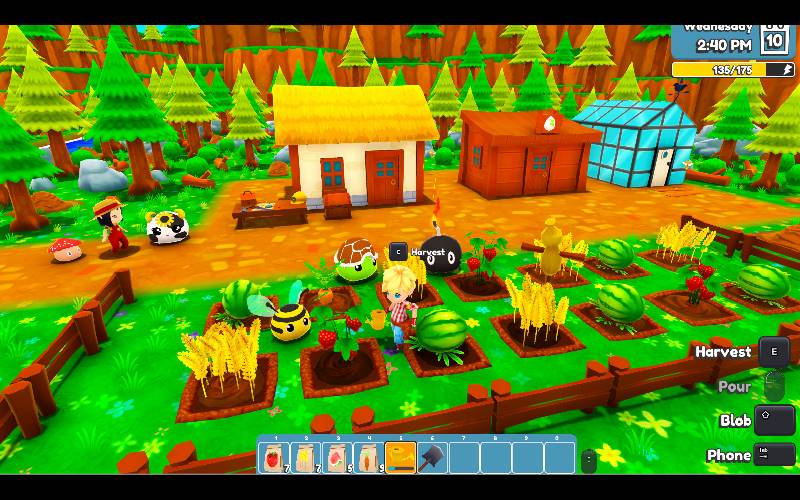Select the wheat seed packet slot
Image resolution: width=800 pixels, height=500 pixels.
305,458
